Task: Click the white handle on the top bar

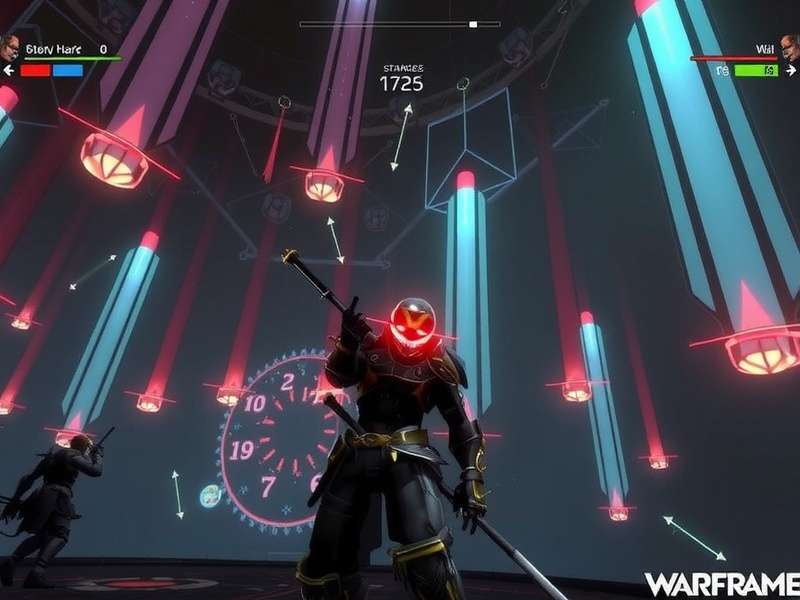Action: (x=473, y=24)
